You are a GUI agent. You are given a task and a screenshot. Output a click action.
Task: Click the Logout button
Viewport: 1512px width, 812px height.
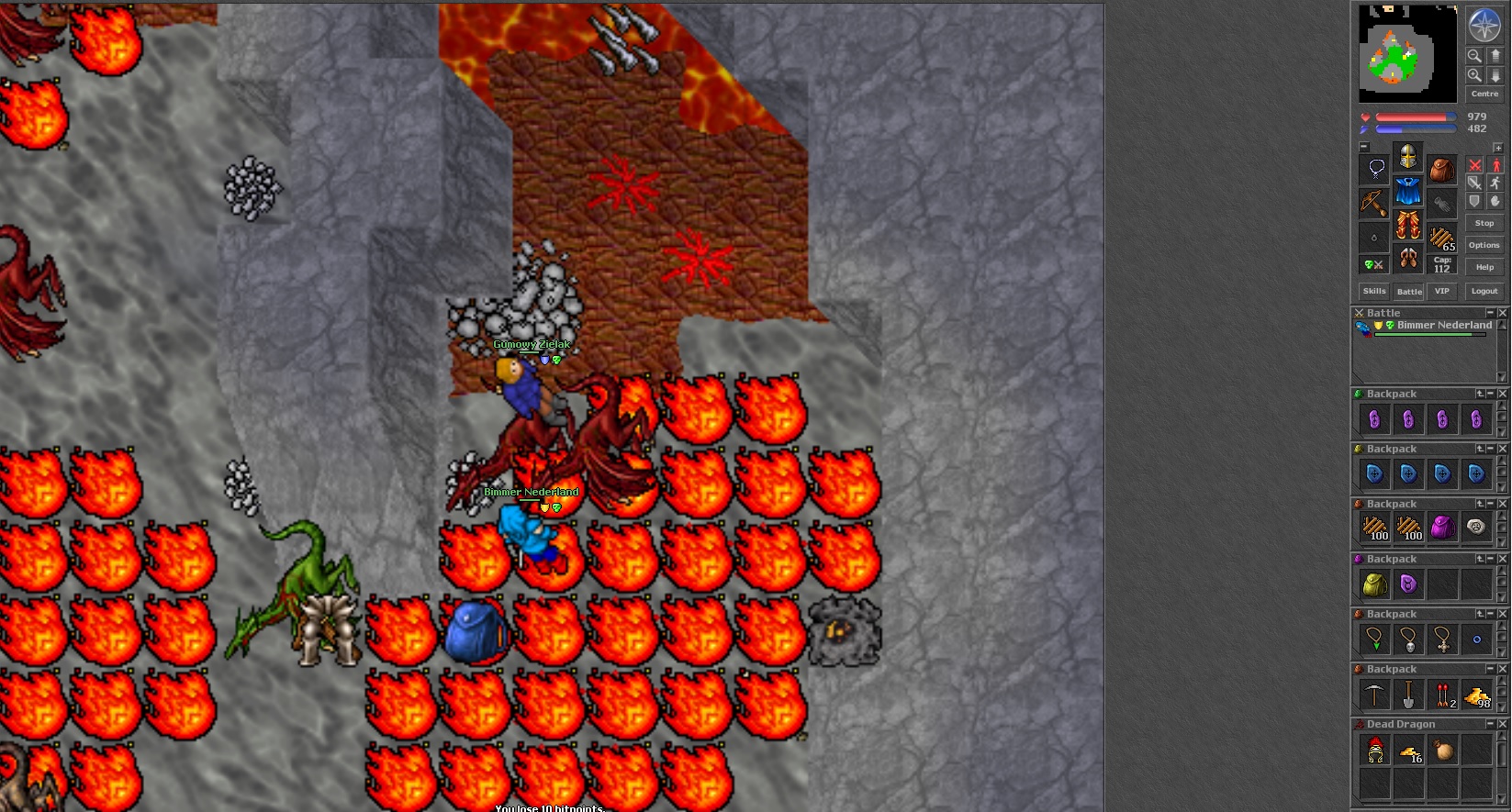(x=1484, y=292)
